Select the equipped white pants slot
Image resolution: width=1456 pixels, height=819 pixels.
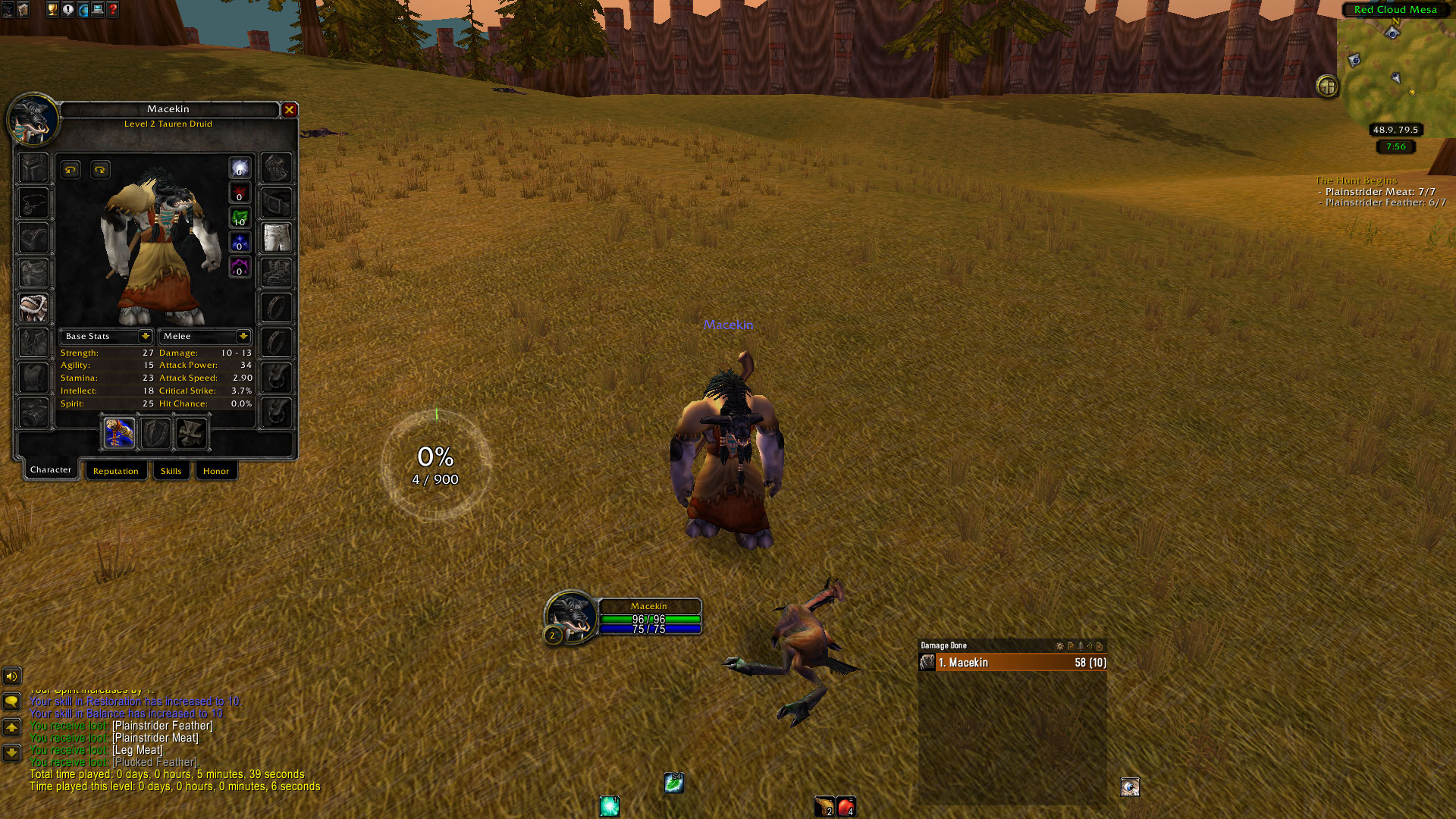pos(277,237)
